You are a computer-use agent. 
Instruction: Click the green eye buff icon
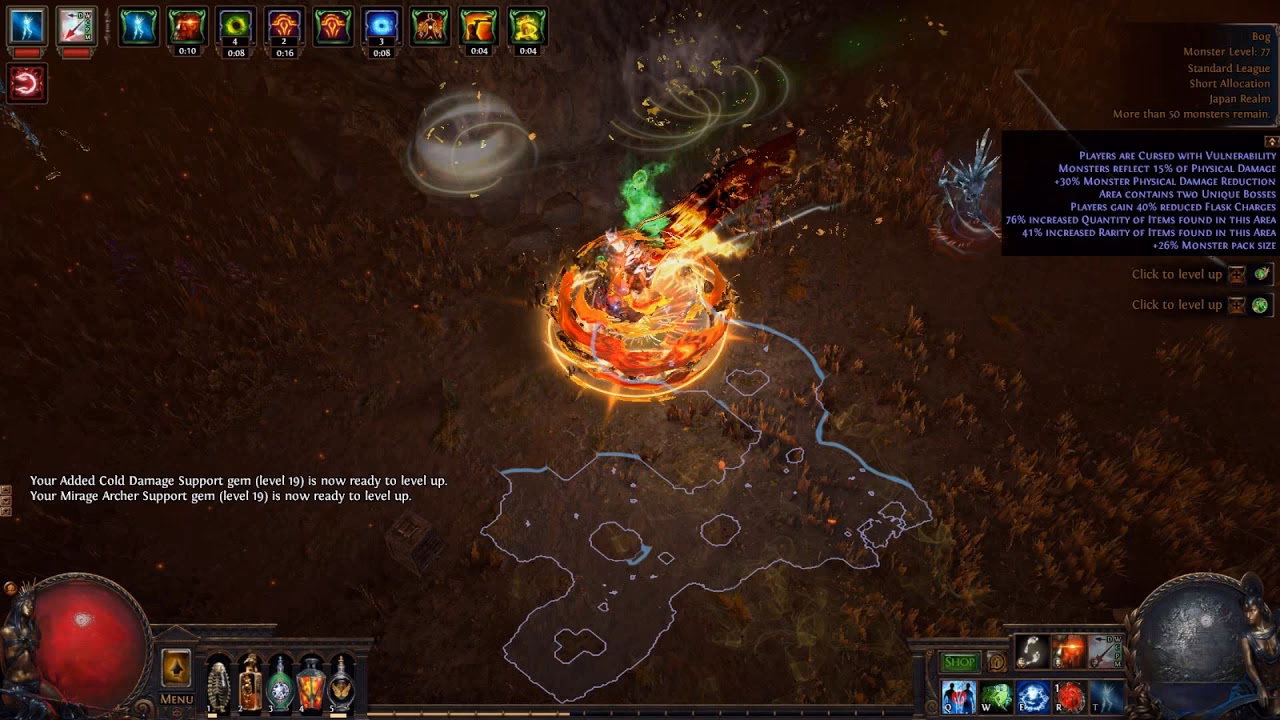click(236, 27)
